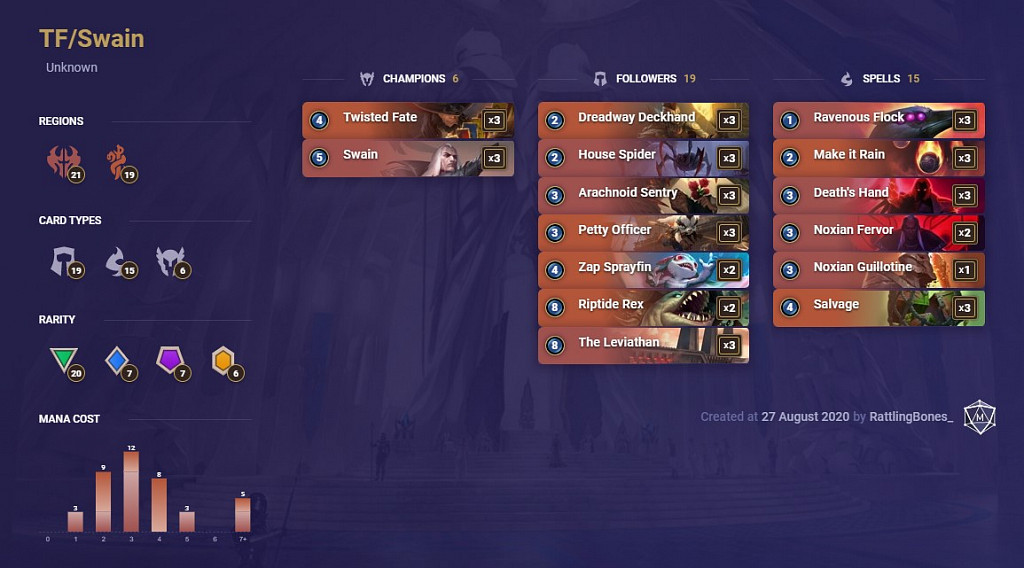Click the Bilgewater region icon

117,161
